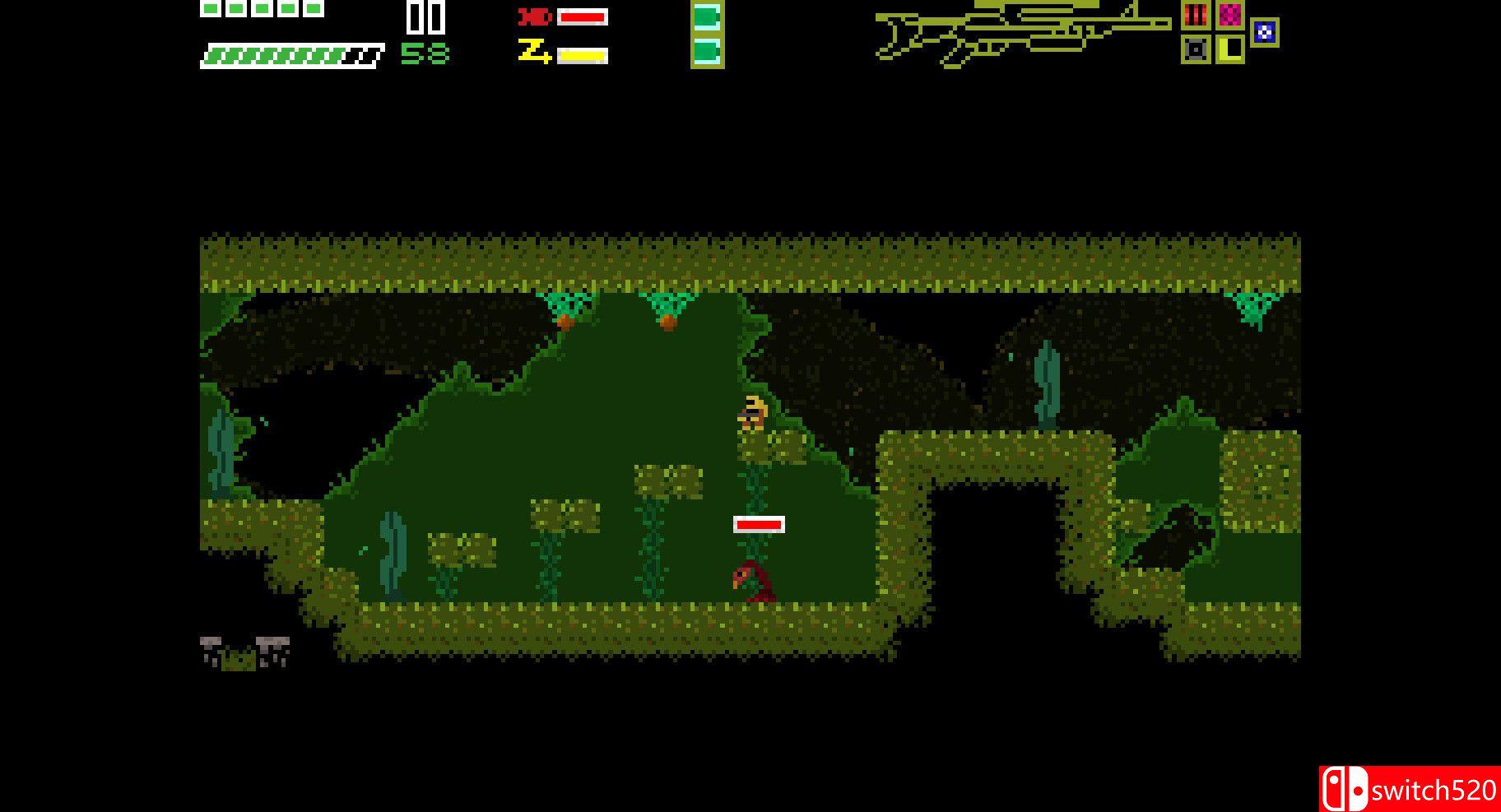Viewport: 1501px width, 812px height.
Task: Toggle the upper green equipment slot
Action: tap(706, 17)
